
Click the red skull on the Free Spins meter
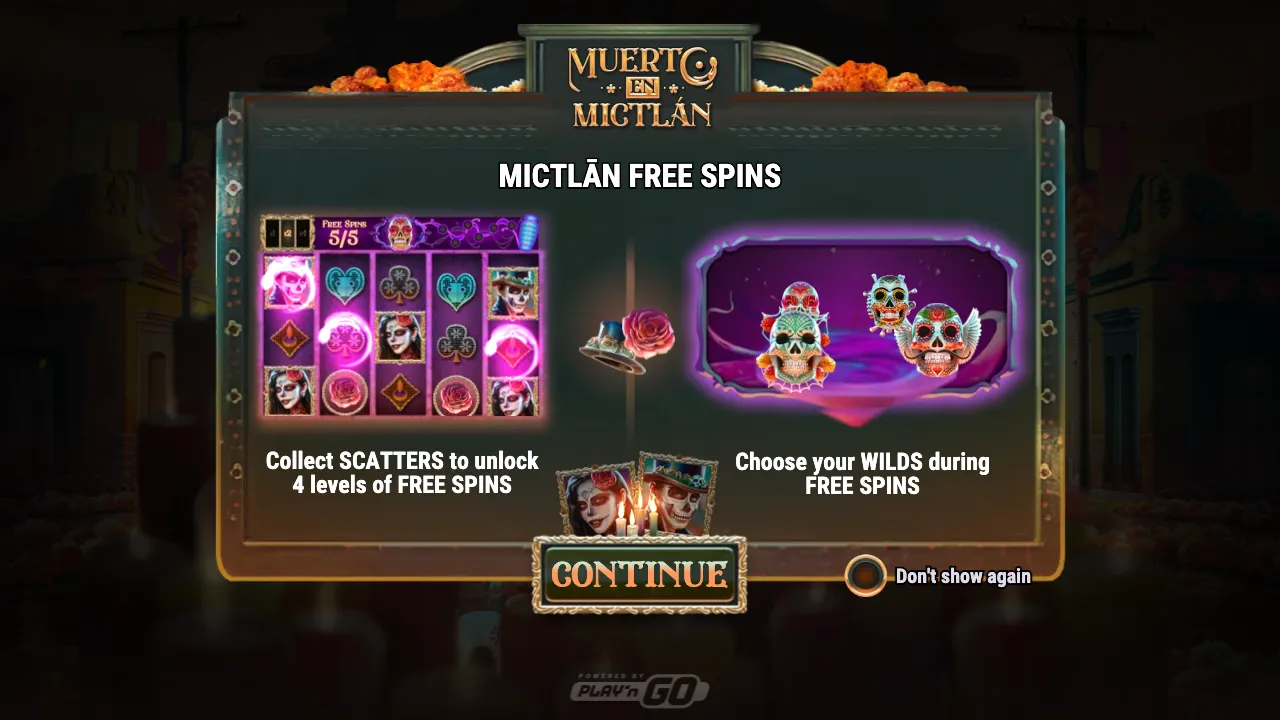click(x=400, y=232)
